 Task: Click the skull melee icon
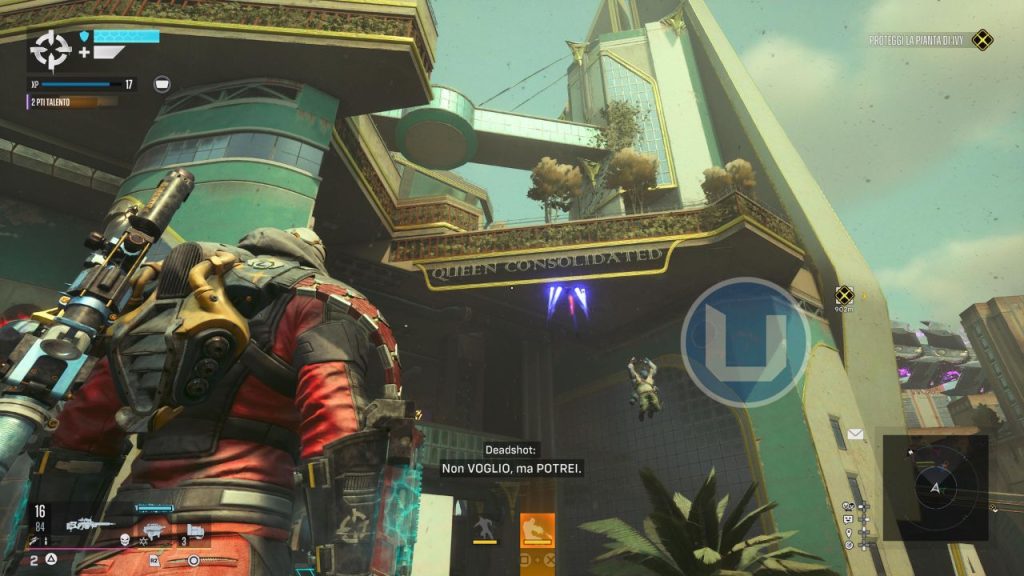click(127, 539)
